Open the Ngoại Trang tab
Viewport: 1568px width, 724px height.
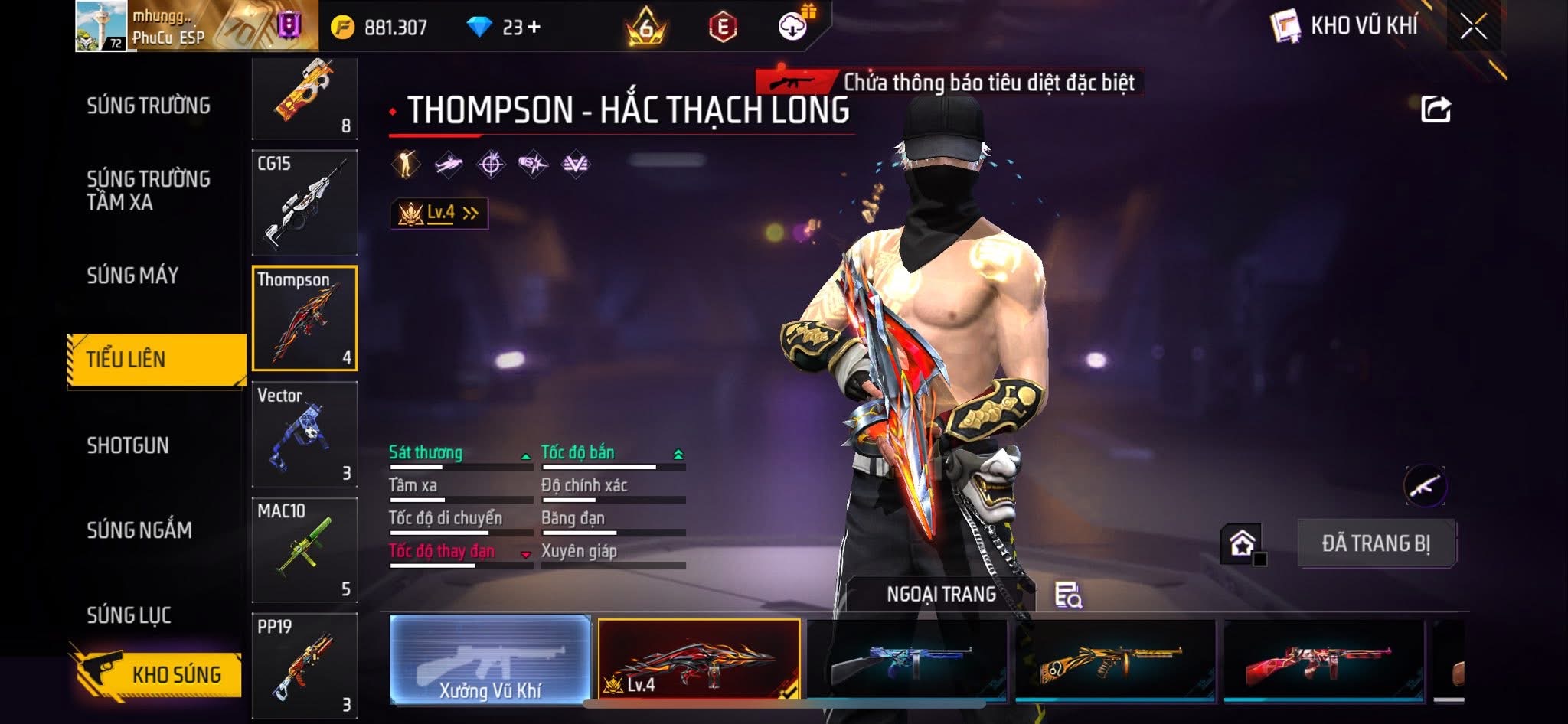(941, 594)
